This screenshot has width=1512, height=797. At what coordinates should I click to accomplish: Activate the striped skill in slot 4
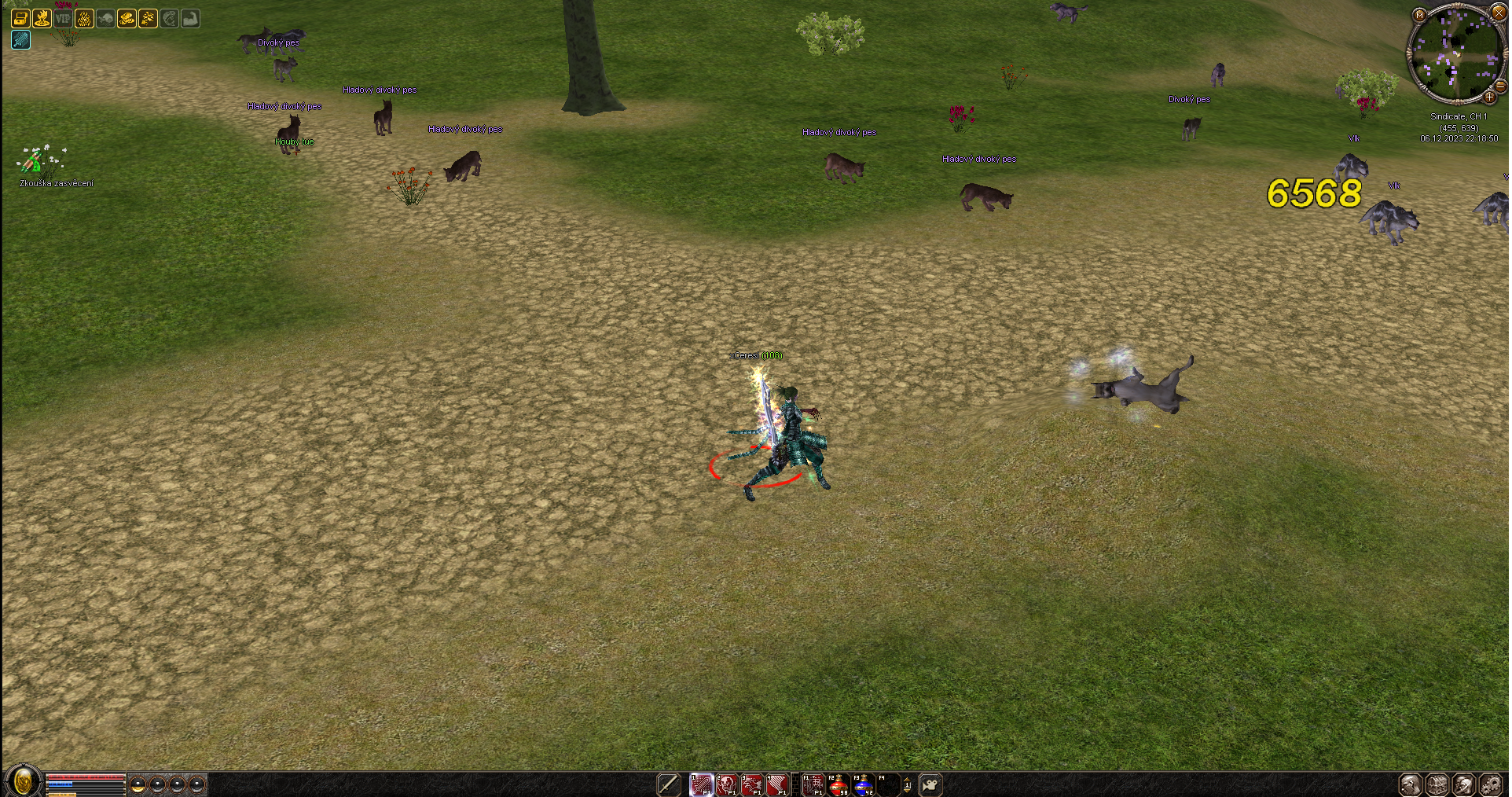[777, 784]
